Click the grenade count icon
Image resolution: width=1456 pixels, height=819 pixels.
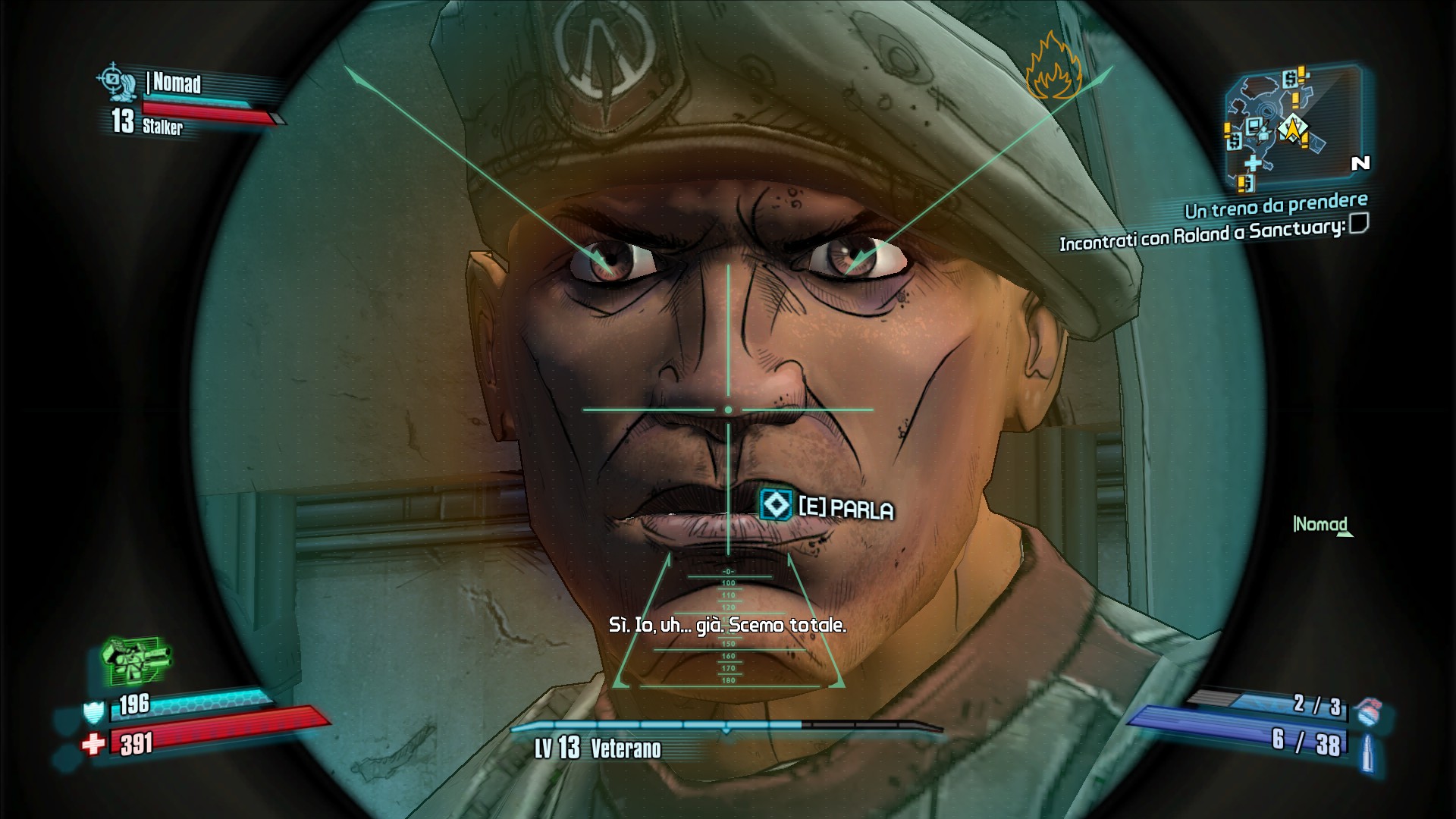point(1367,711)
